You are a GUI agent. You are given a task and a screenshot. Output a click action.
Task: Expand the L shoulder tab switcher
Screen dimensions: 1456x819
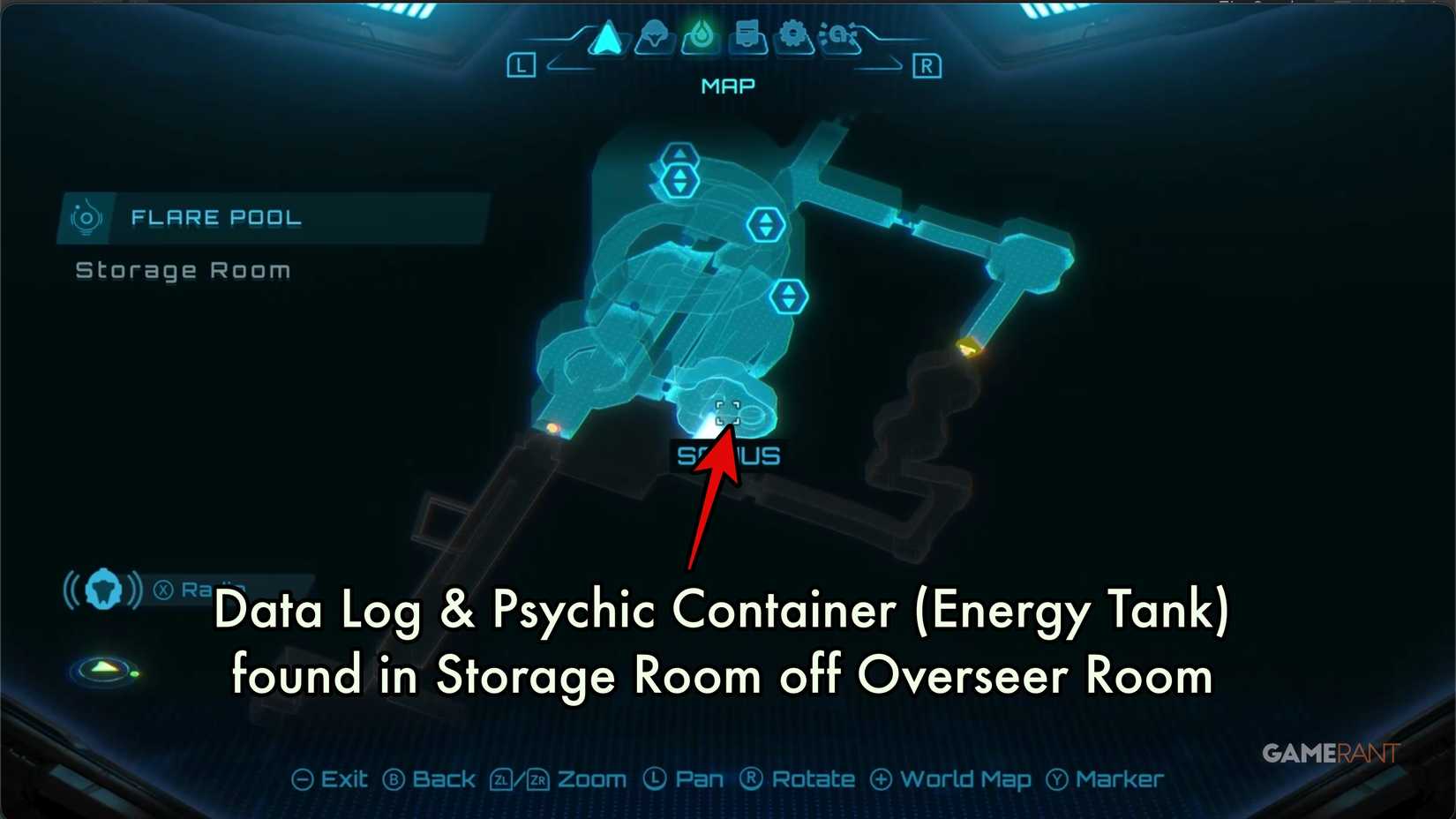point(520,64)
